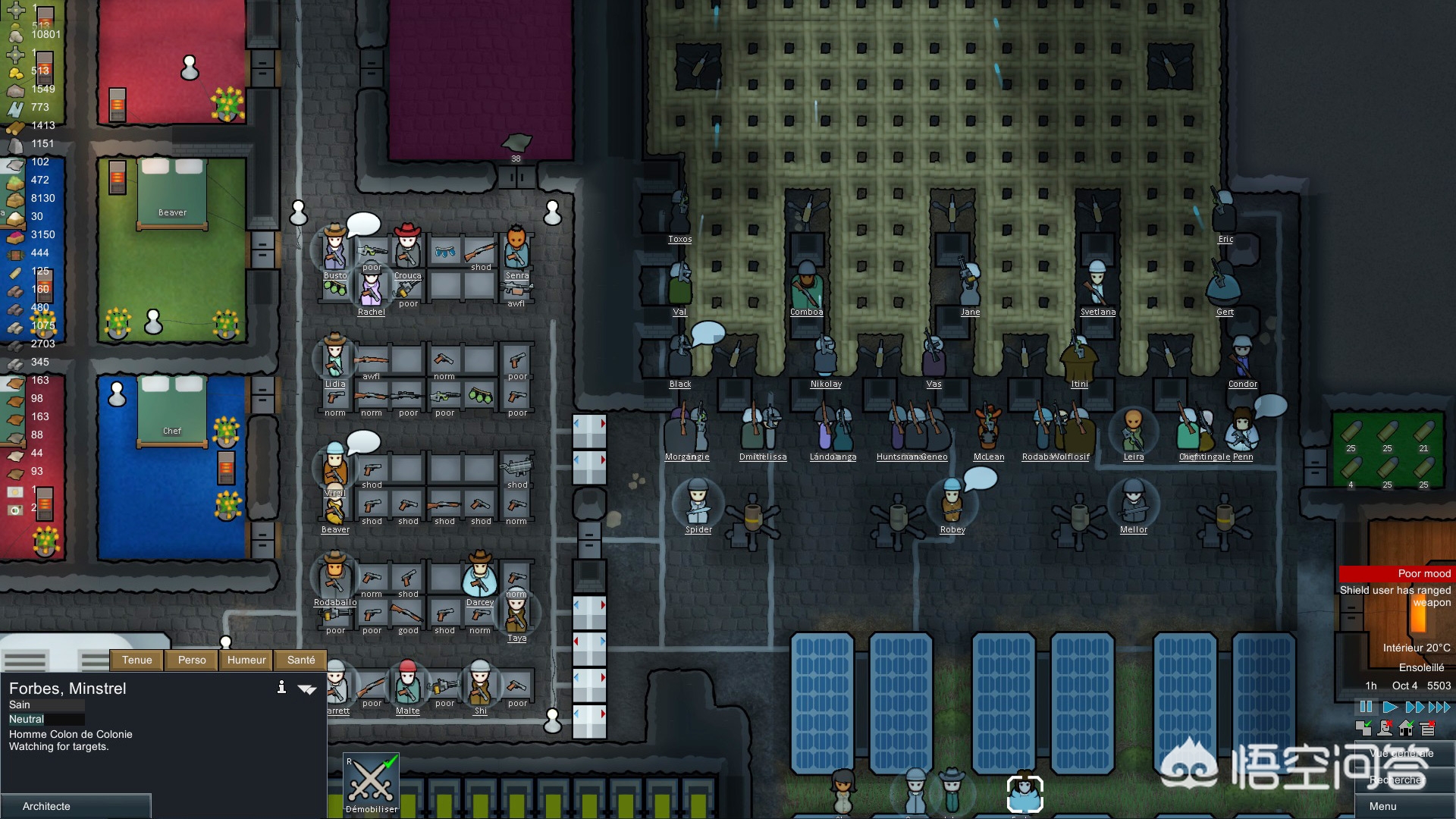Toggle the zone visibility squares icon
This screenshot has width=1456, height=819.
point(1363,729)
